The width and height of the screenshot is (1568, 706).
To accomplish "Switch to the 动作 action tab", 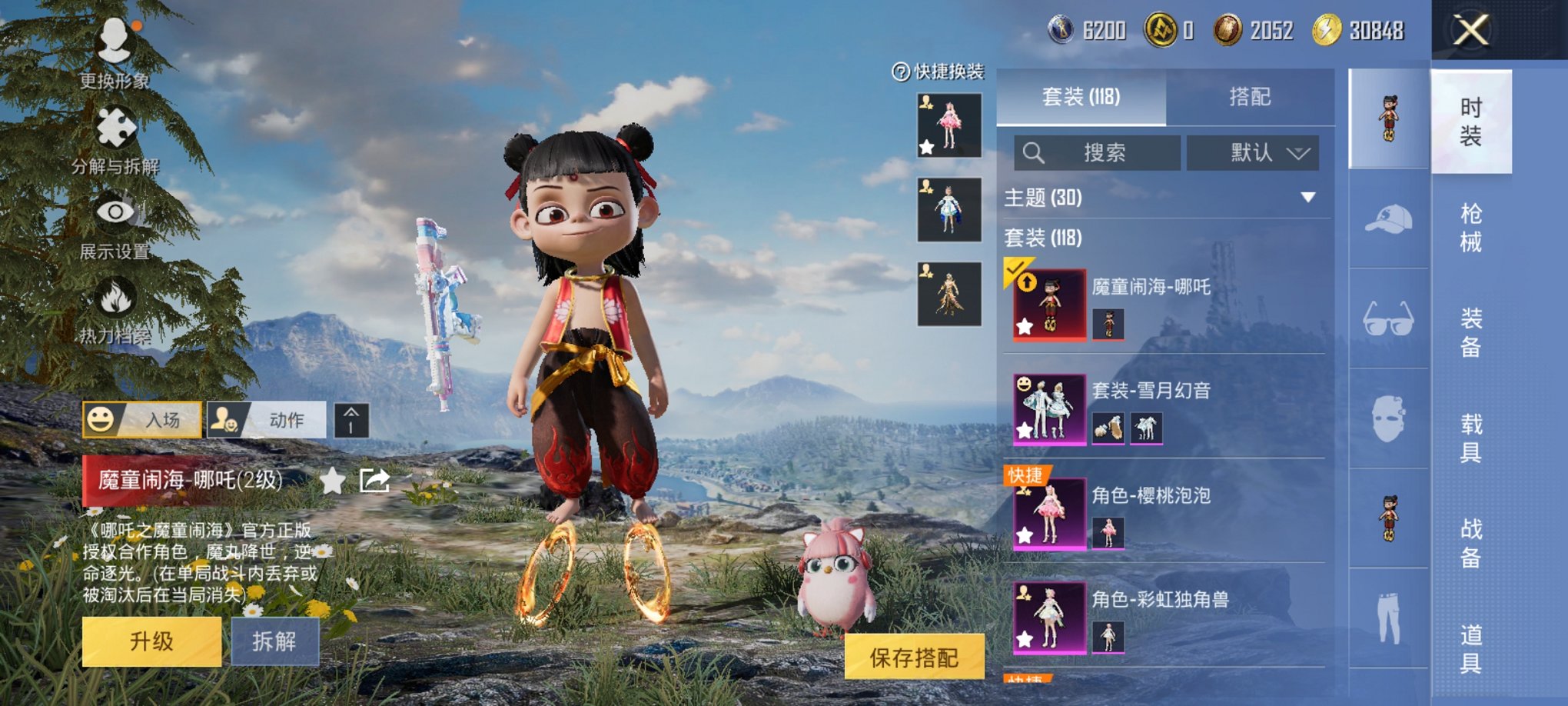I will point(266,420).
